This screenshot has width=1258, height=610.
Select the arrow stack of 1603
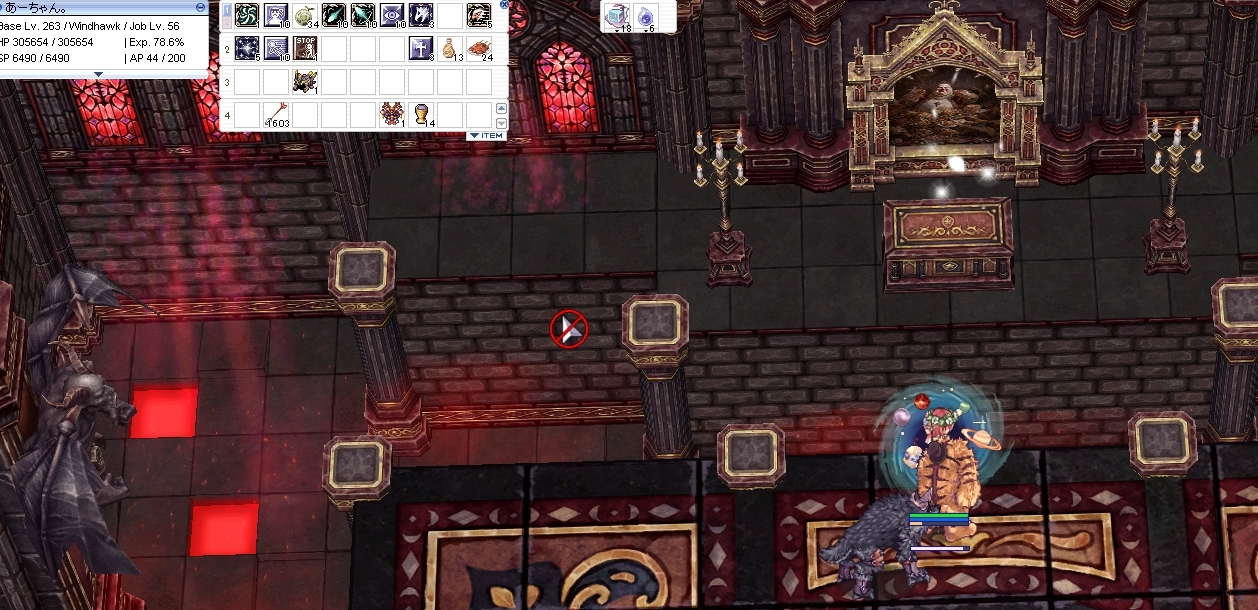[x=276, y=114]
